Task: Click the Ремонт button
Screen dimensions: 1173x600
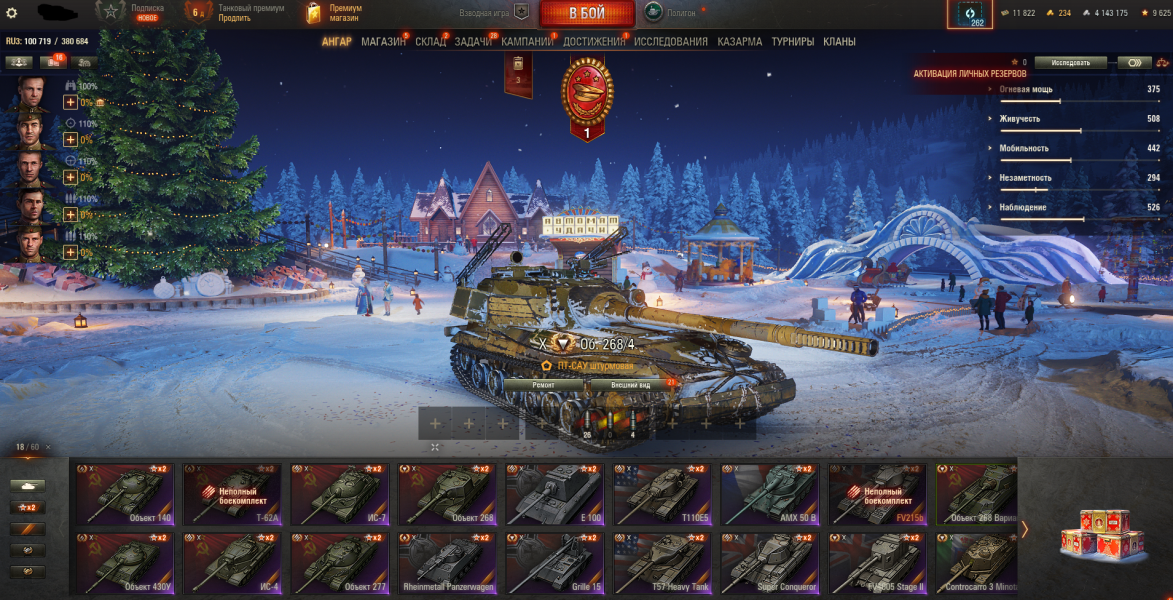Action: coord(543,384)
